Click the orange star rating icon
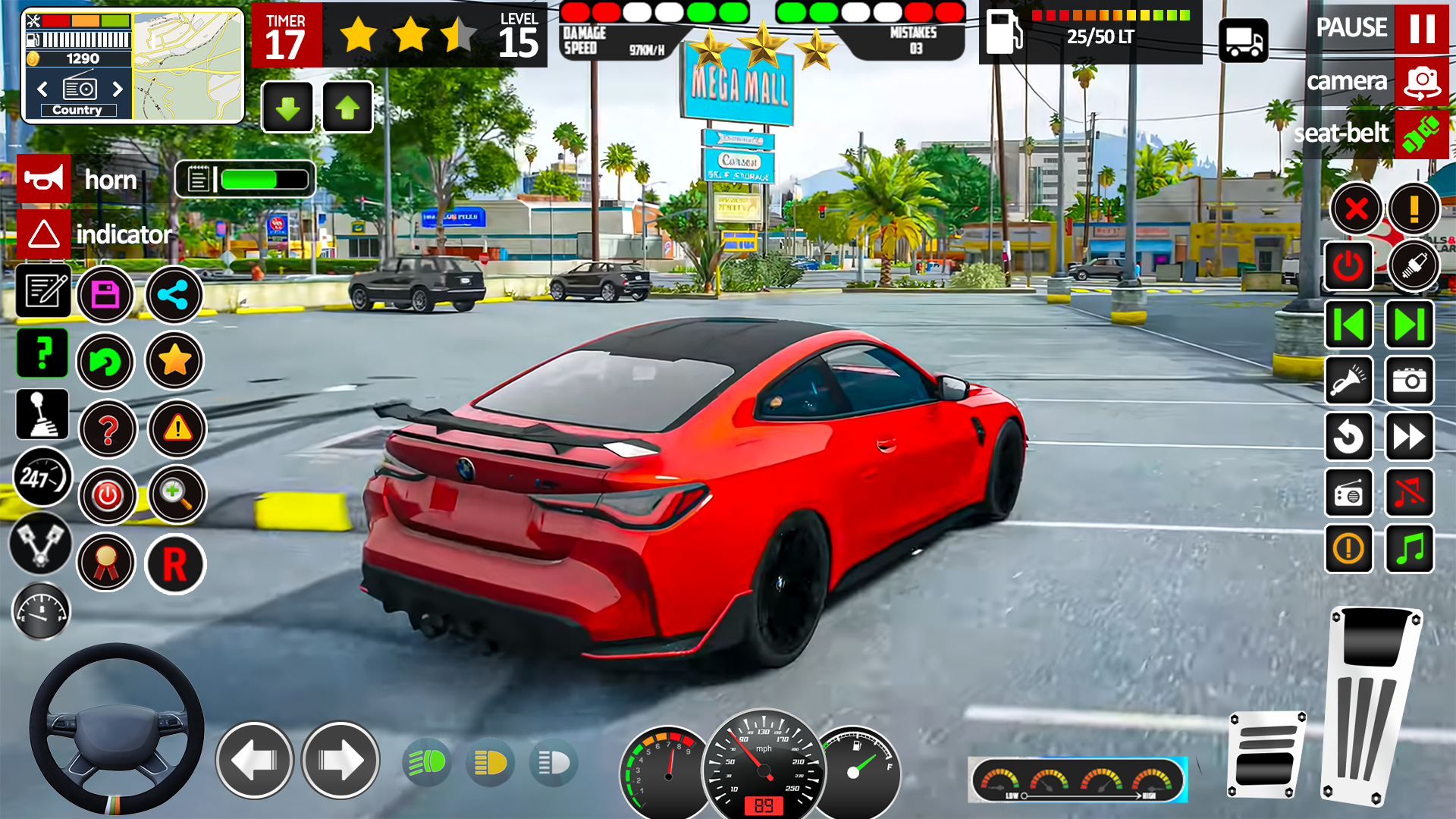The image size is (1456, 819). pyautogui.click(x=174, y=362)
